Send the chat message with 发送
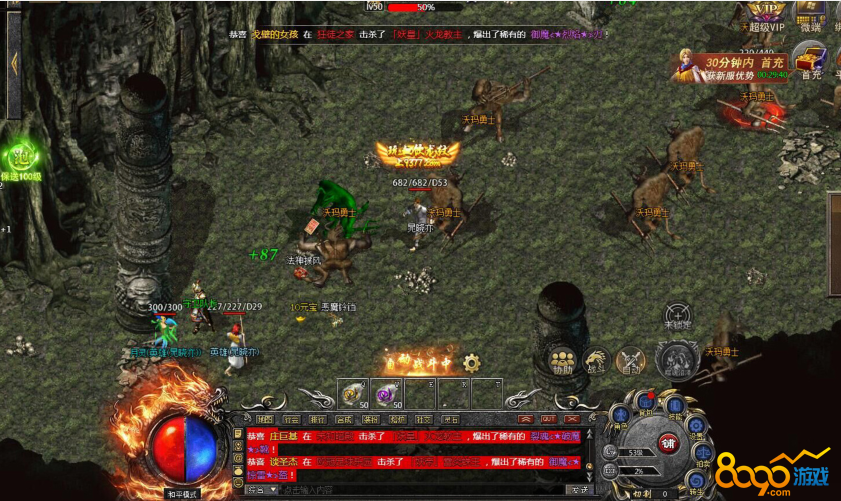 pos(577,490)
